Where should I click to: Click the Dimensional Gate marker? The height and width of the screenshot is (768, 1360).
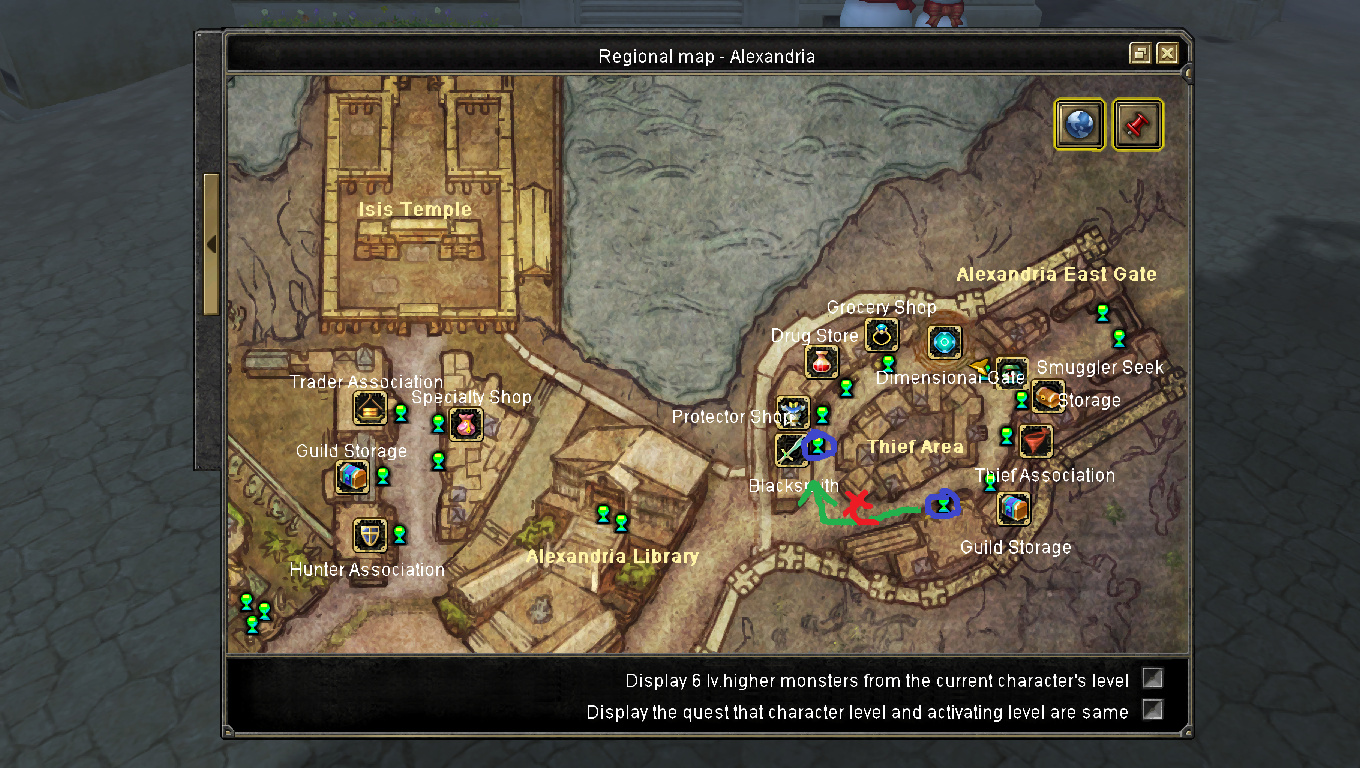pyautogui.click(x=945, y=343)
